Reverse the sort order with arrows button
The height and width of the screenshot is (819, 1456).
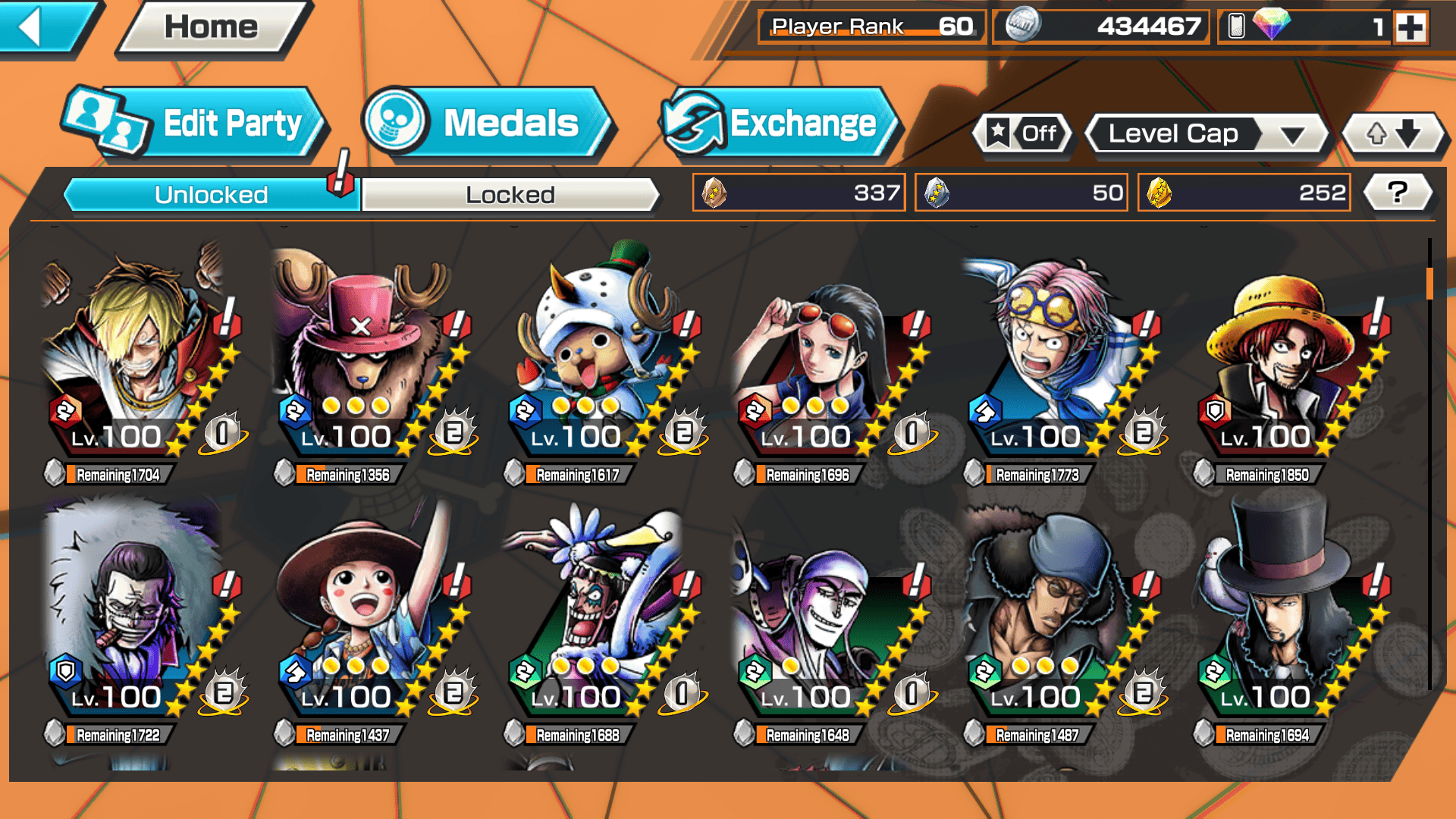1393,134
